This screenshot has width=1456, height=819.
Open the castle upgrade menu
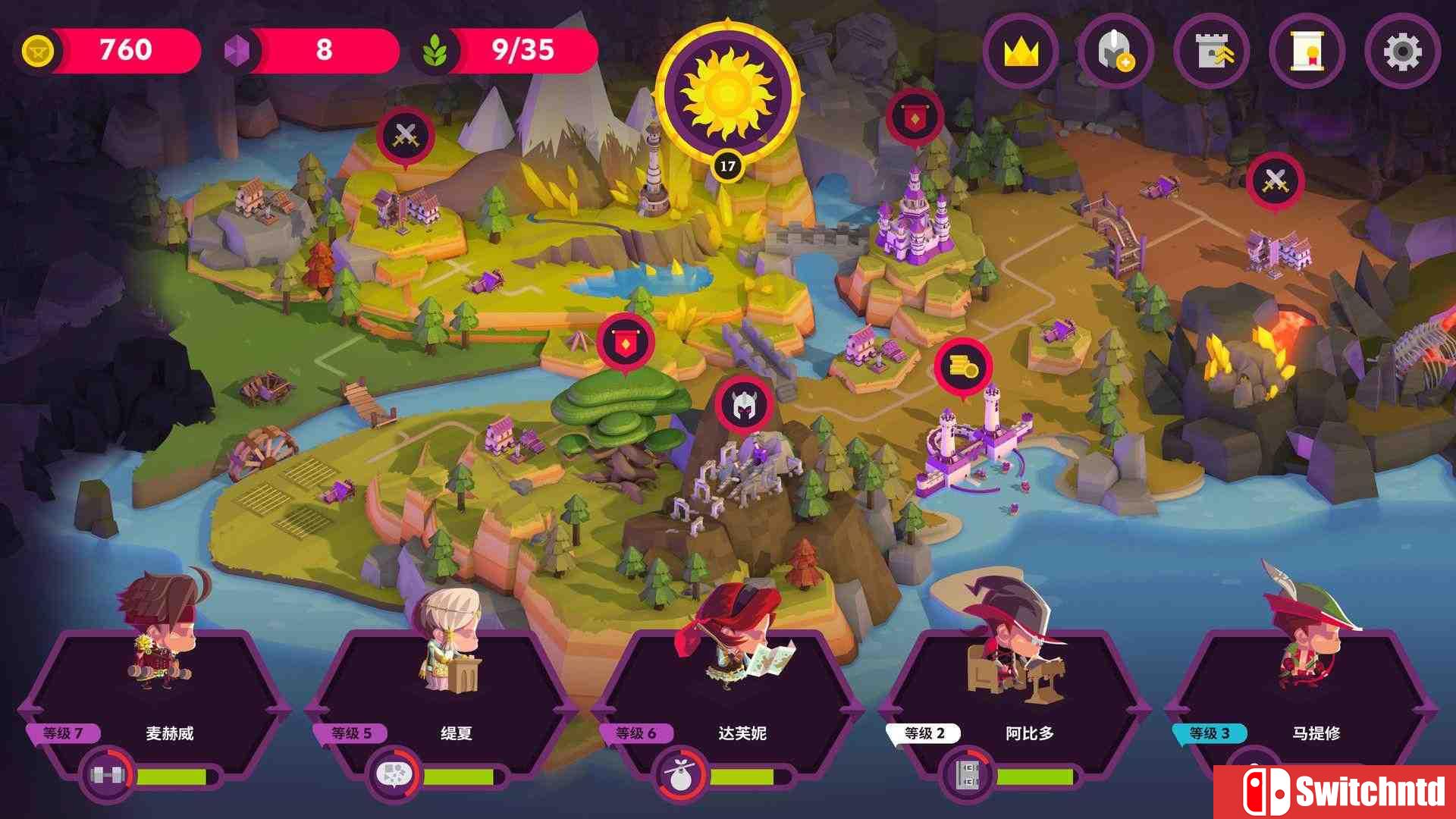pyautogui.click(x=1211, y=52)
